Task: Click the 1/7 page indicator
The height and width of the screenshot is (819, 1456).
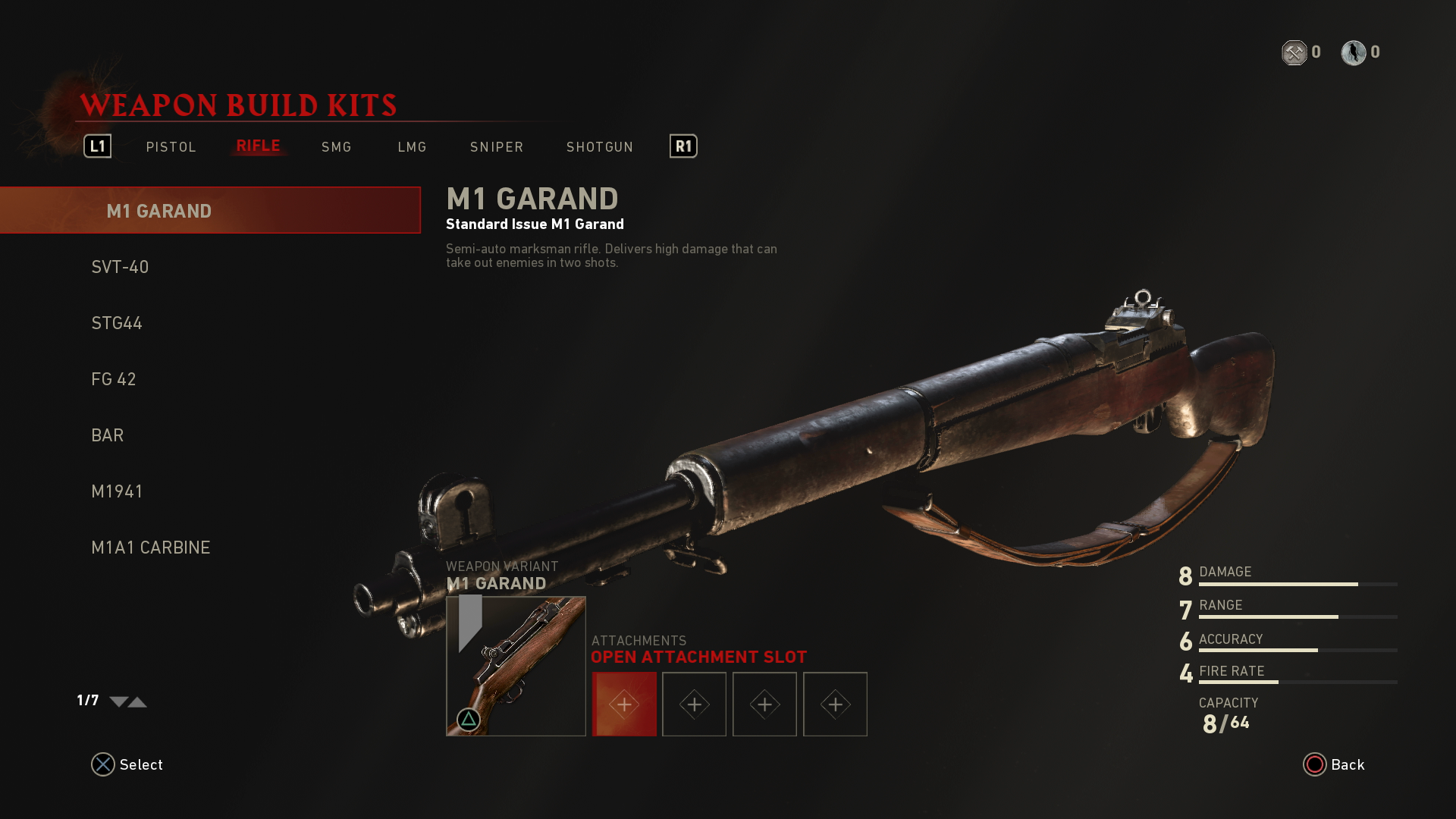Action: (86, 701)
